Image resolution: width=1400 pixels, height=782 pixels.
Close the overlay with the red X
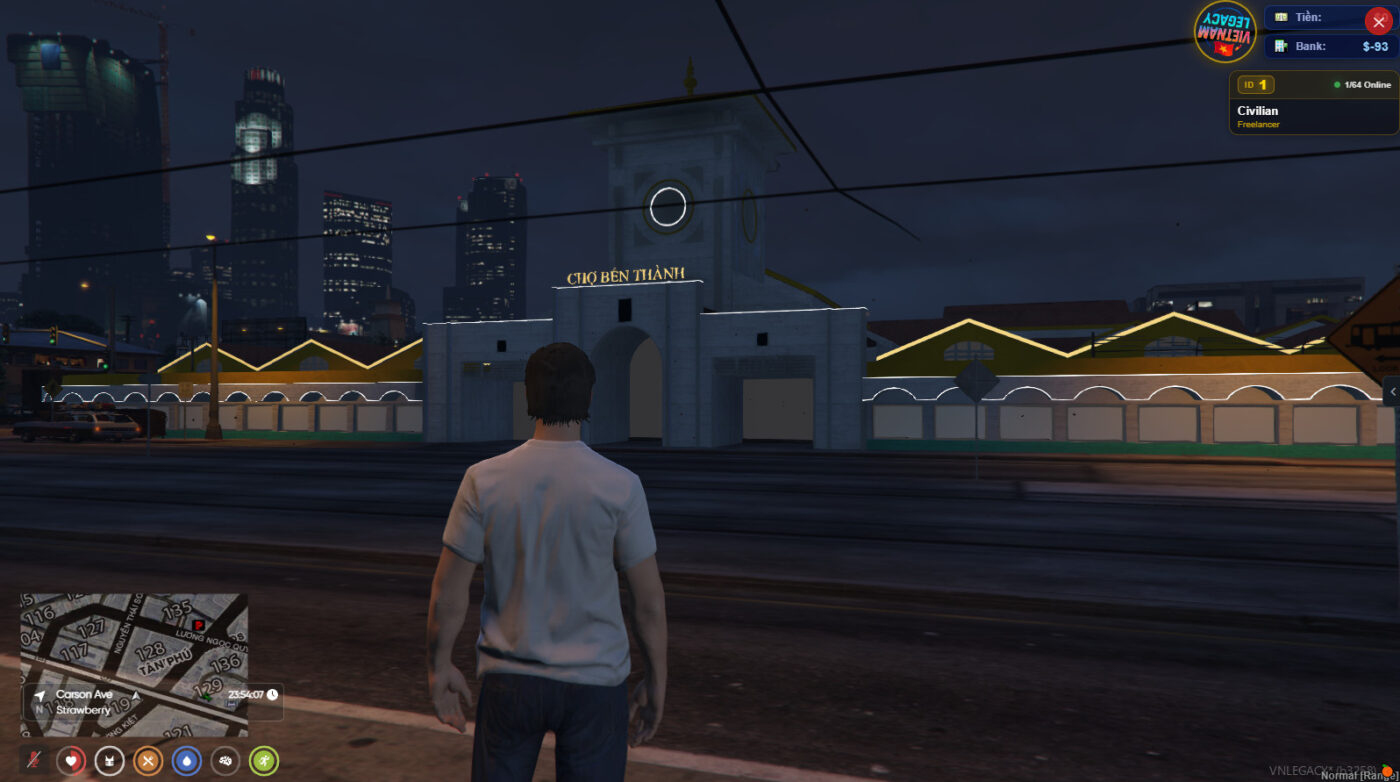tap(1379, 22)
